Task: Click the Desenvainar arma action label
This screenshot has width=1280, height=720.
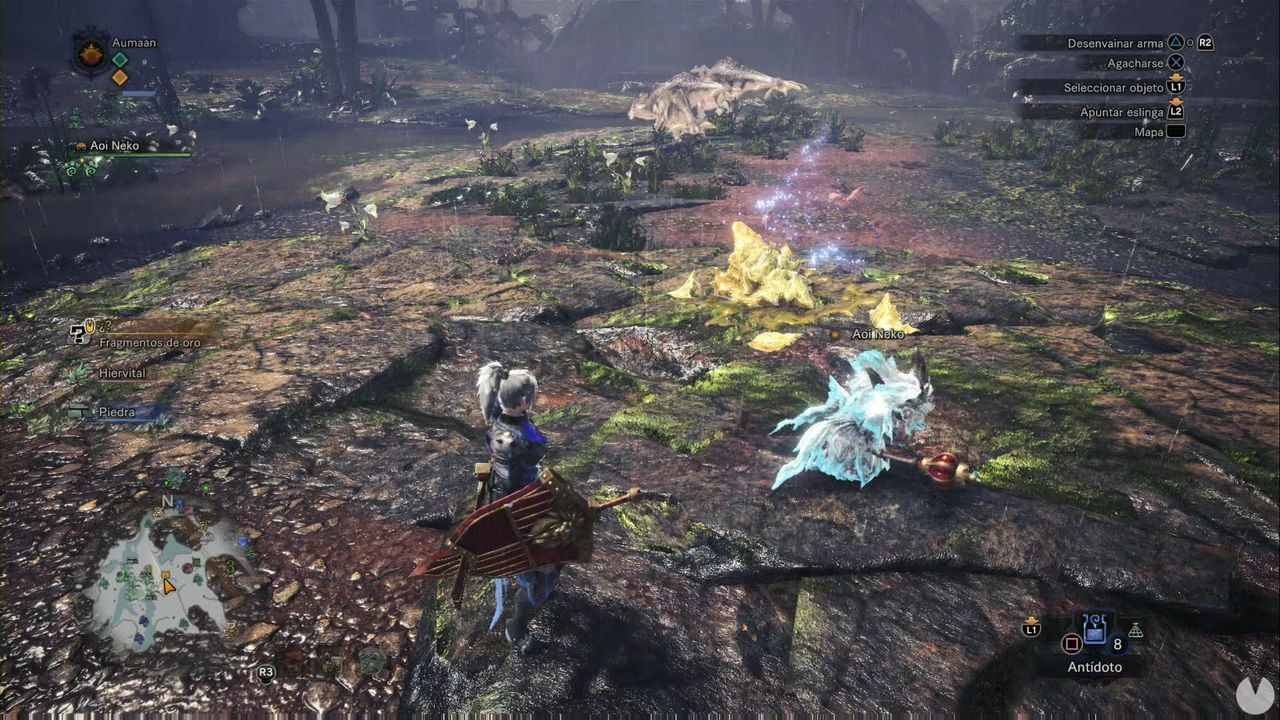Action: [1116, 44]
